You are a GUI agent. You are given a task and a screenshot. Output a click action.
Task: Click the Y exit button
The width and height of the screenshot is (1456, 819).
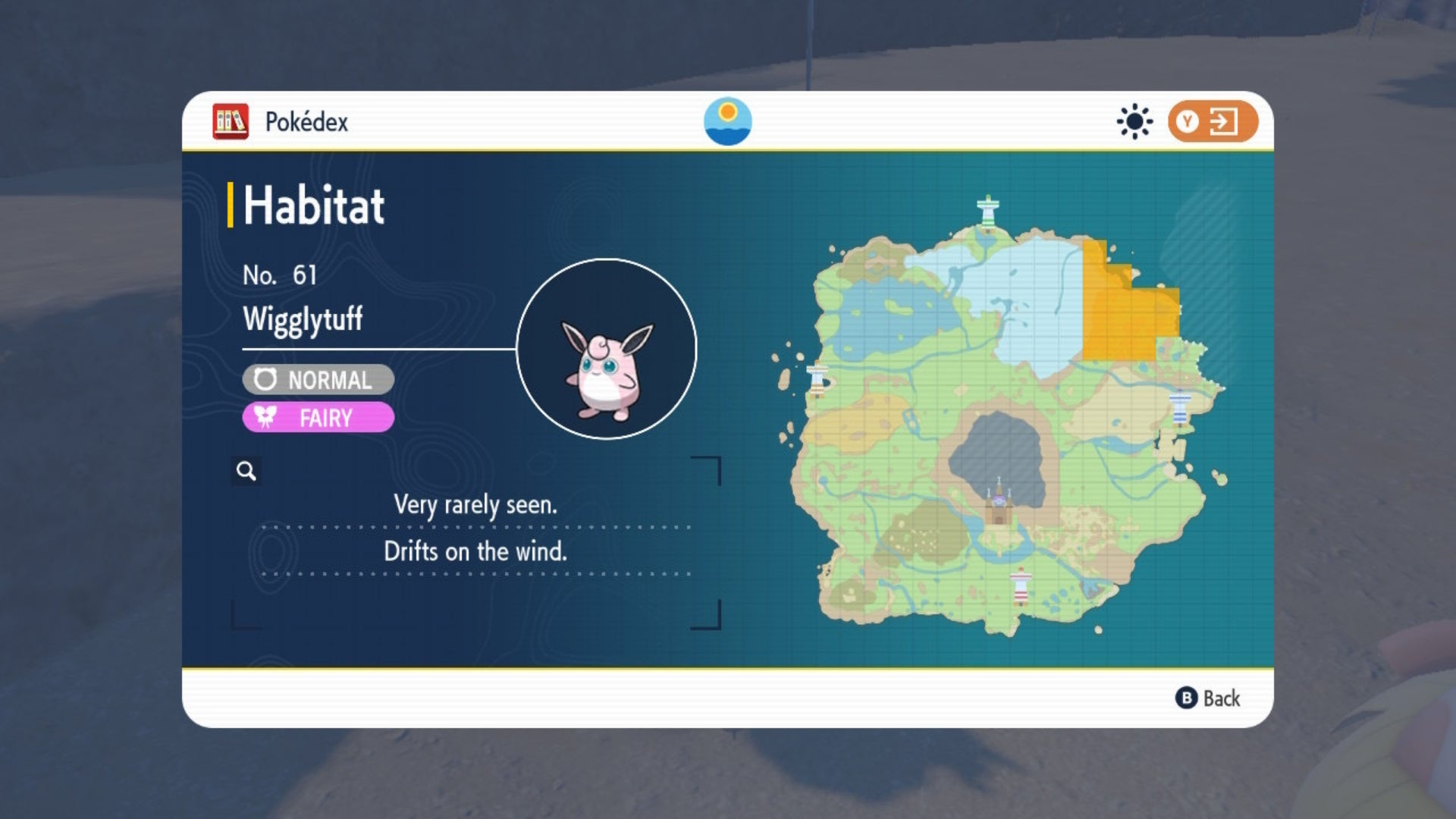point(1210,121)
